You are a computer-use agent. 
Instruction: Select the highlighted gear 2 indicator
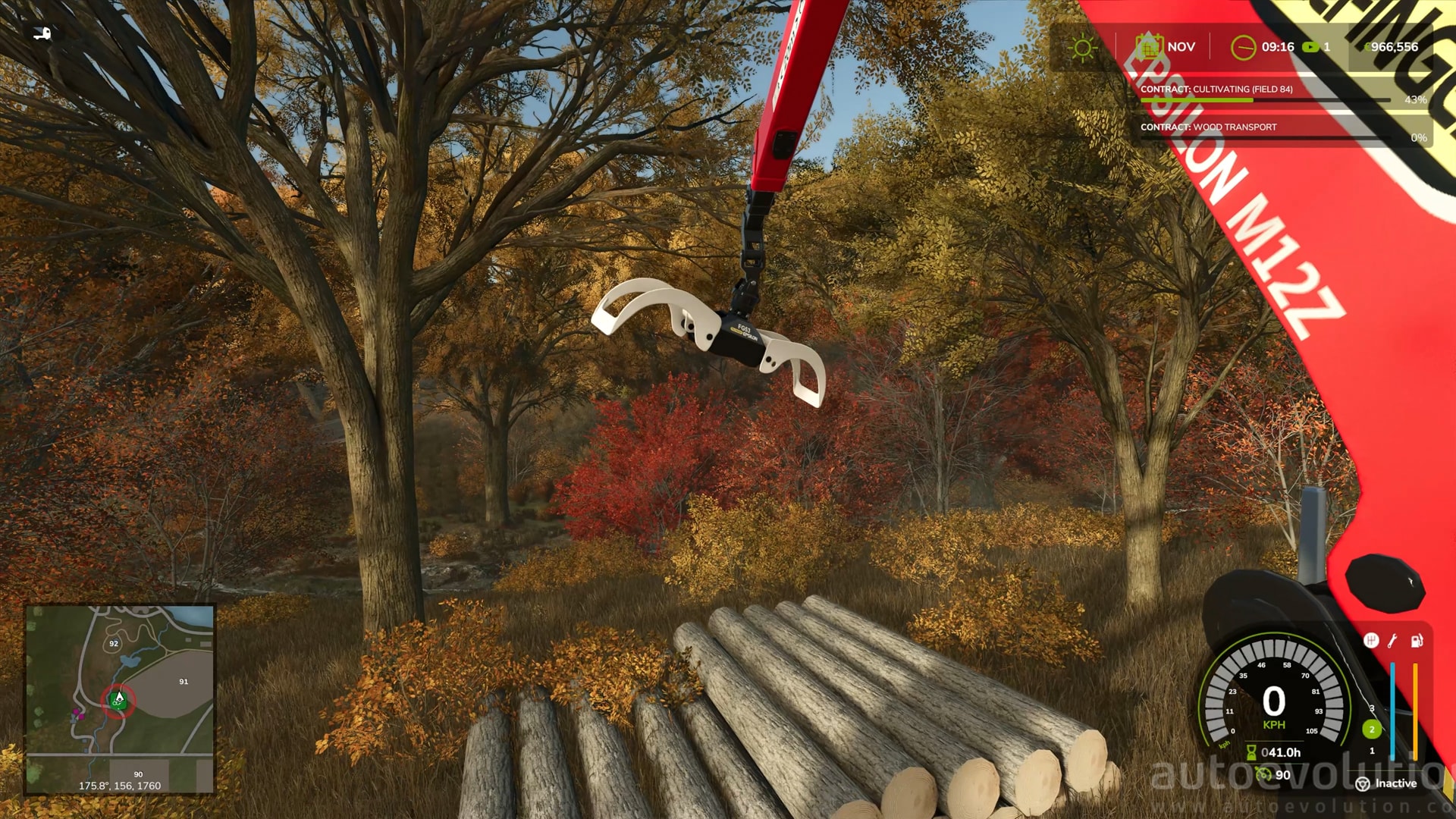tap(1371, 730)
